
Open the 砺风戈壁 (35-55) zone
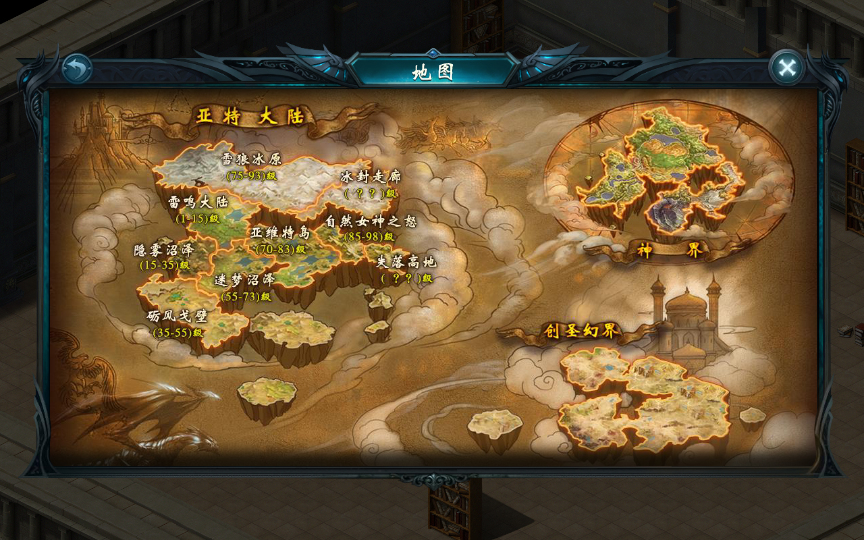tap(178, 323)
